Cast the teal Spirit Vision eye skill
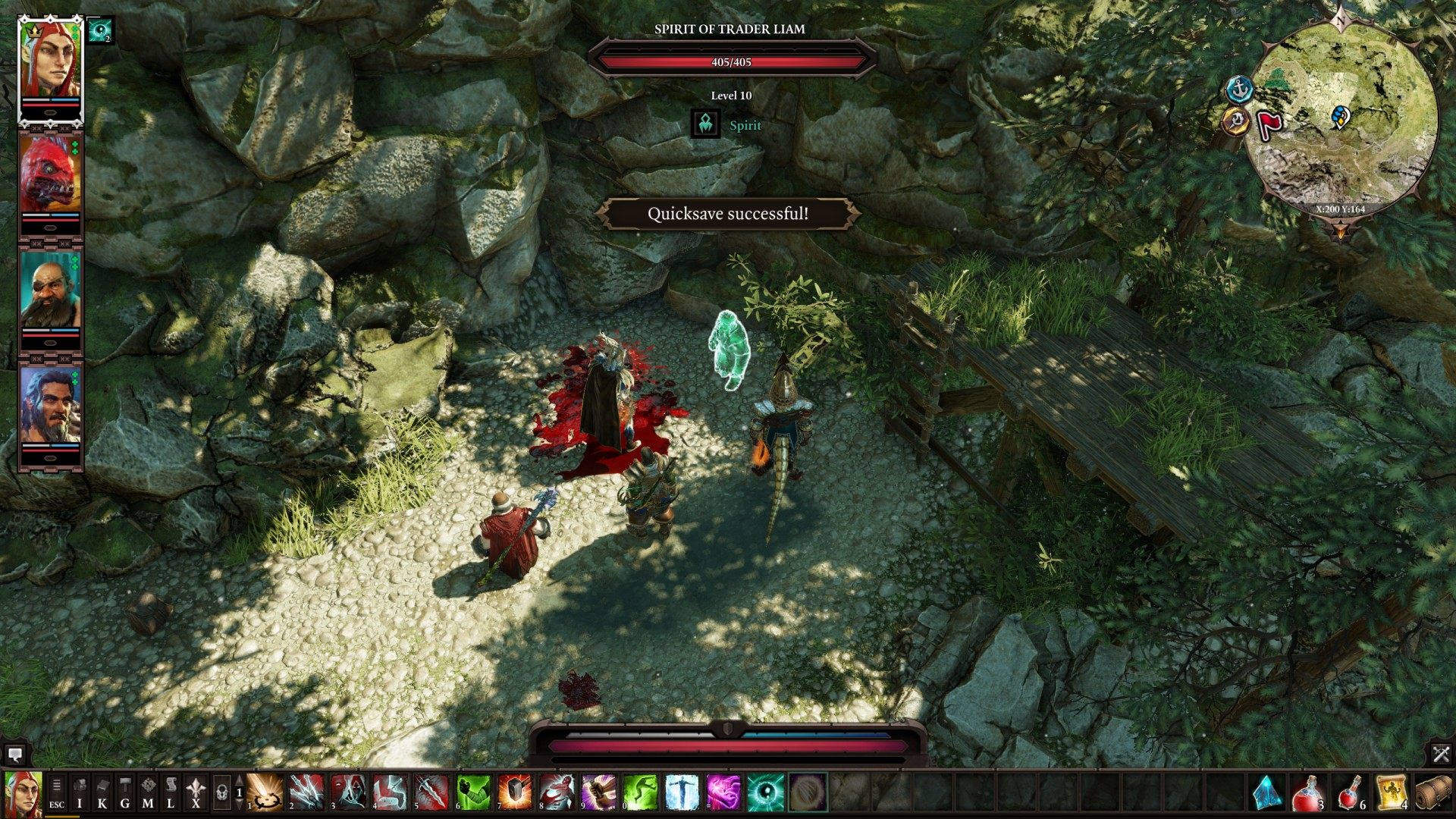 pos(766,792)
